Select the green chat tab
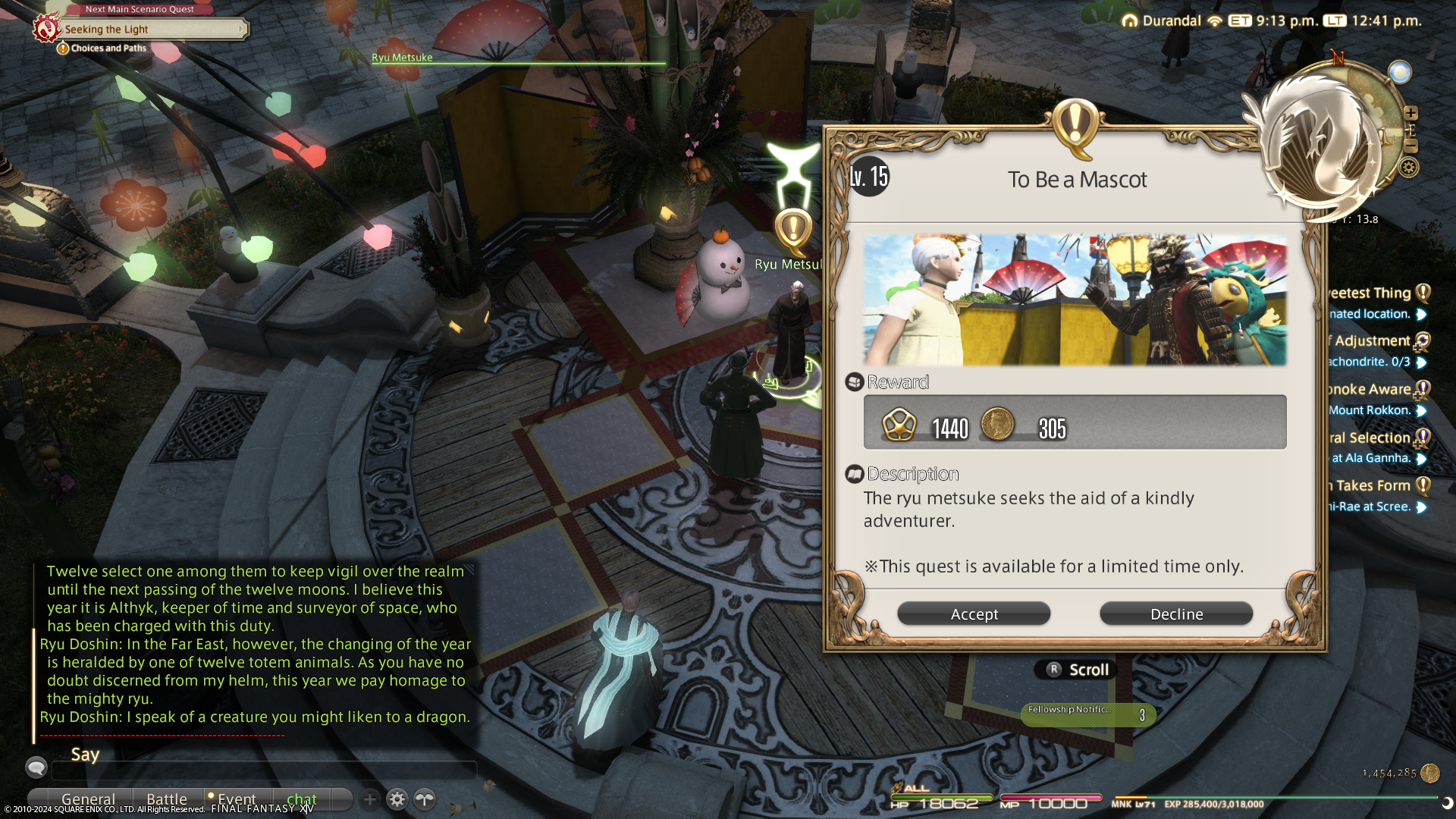The width and height of the screenshot is (1456, 819). 302,799
